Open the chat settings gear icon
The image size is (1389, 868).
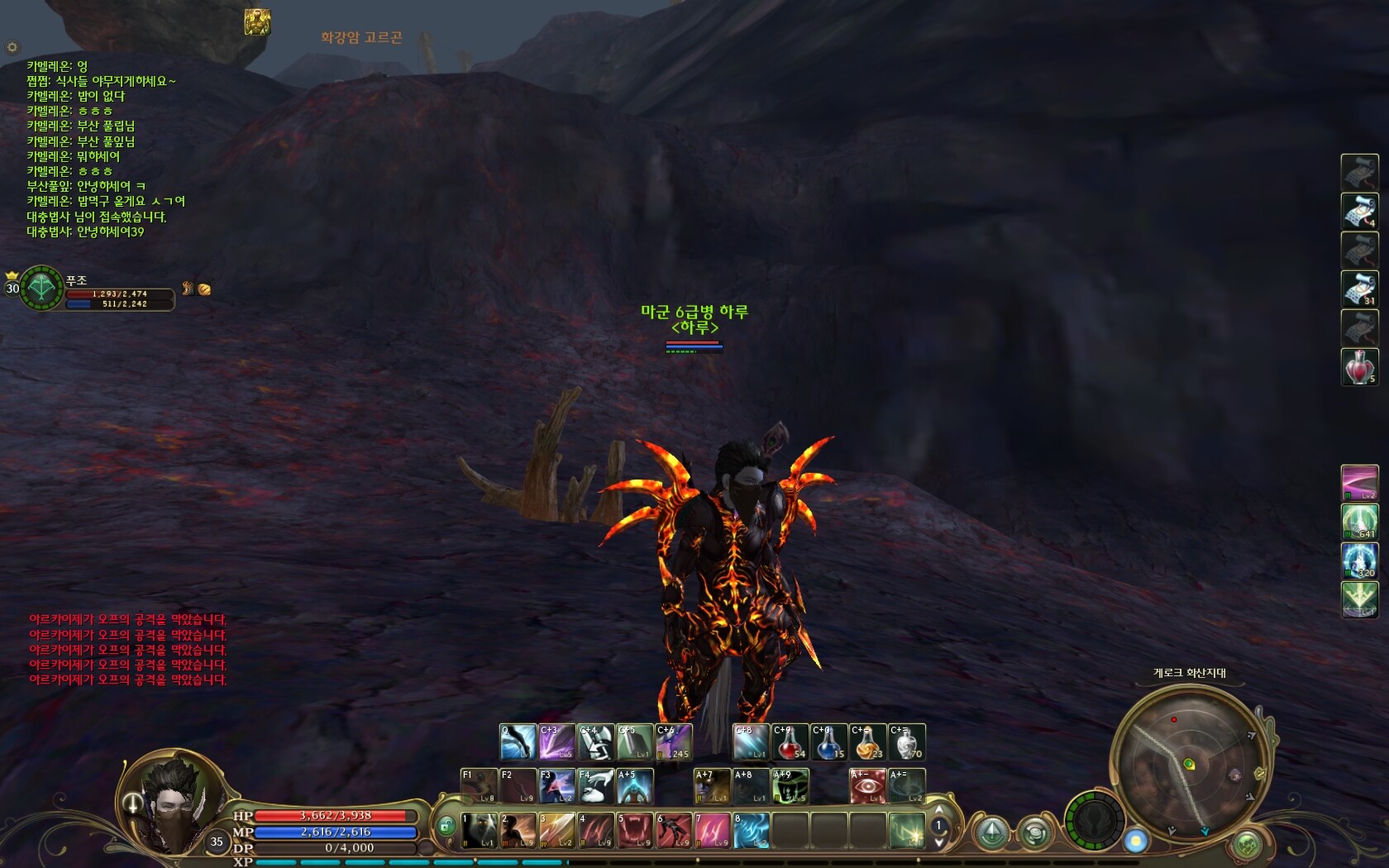(x=12, y=47)
